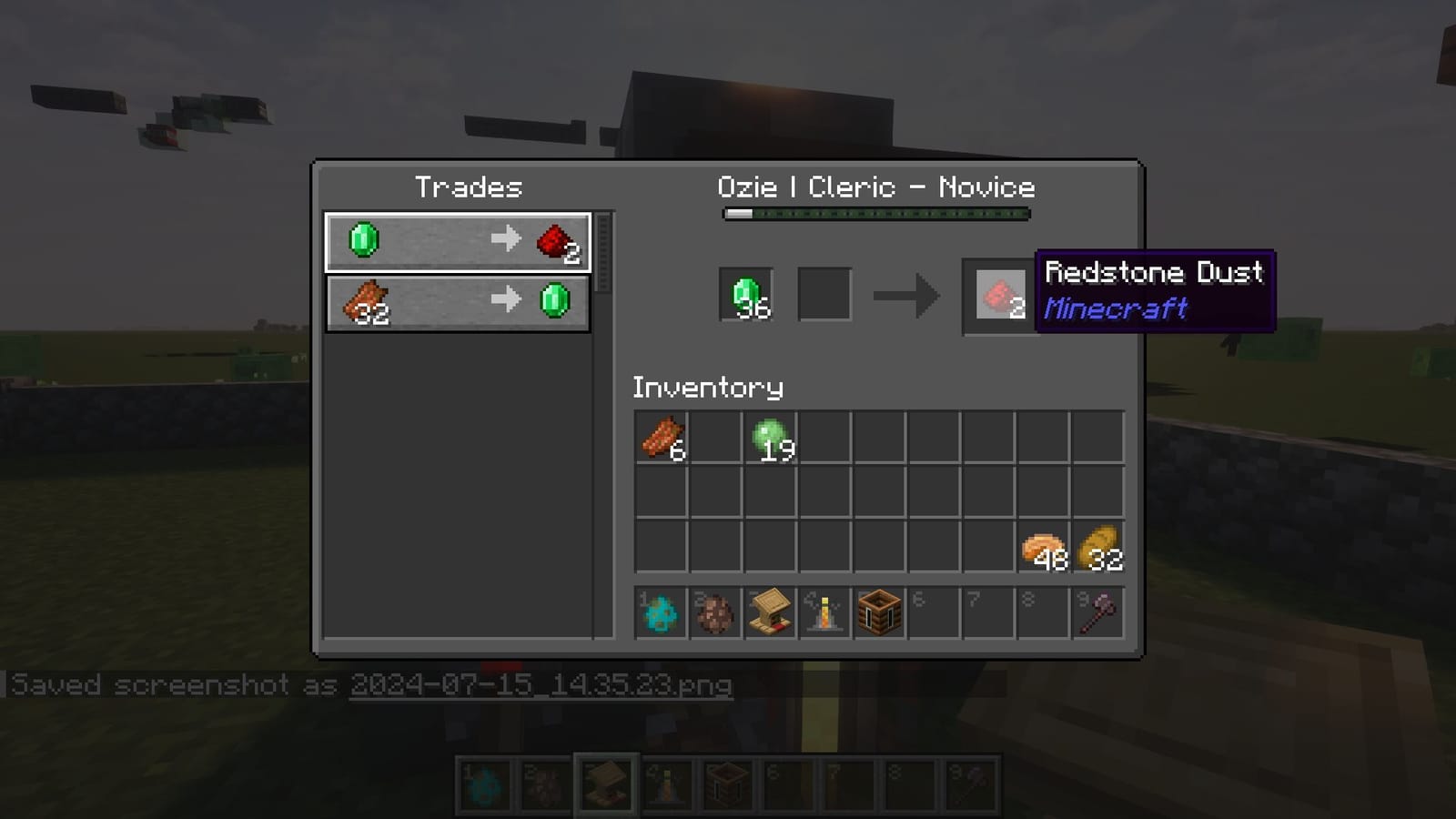
Task: Click the stack of 48 baked potatoes
Action: [x=1044, y=546]
